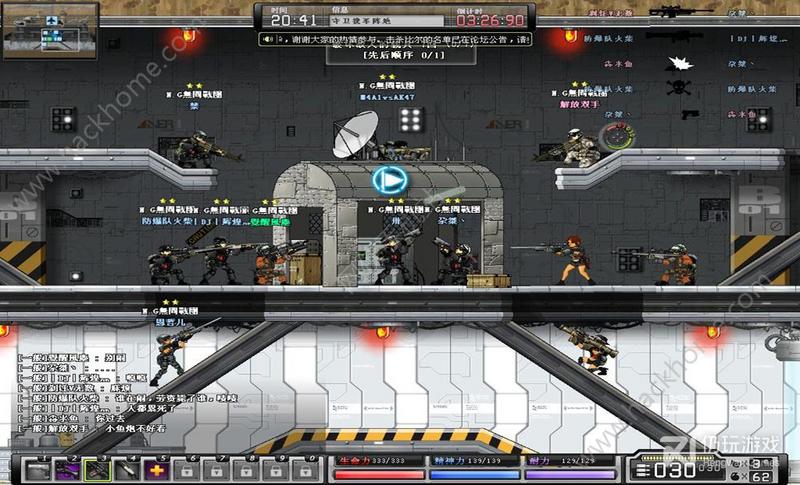The width and height of the screenshot is (800, 485).
Task: Select hotbar slot 1 weapon
Action: click(39, 469)
